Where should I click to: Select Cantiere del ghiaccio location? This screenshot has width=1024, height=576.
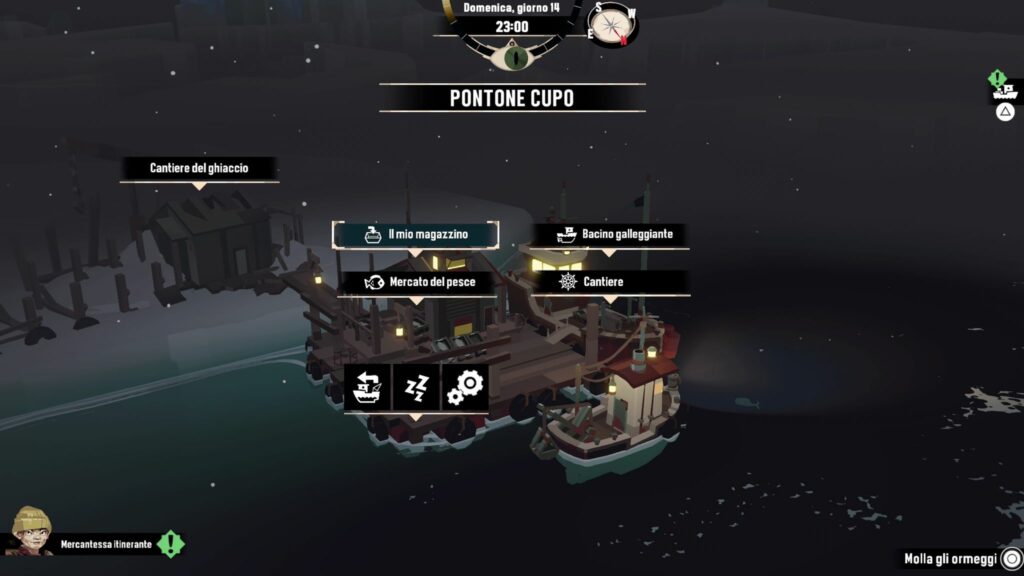point(199,168)
